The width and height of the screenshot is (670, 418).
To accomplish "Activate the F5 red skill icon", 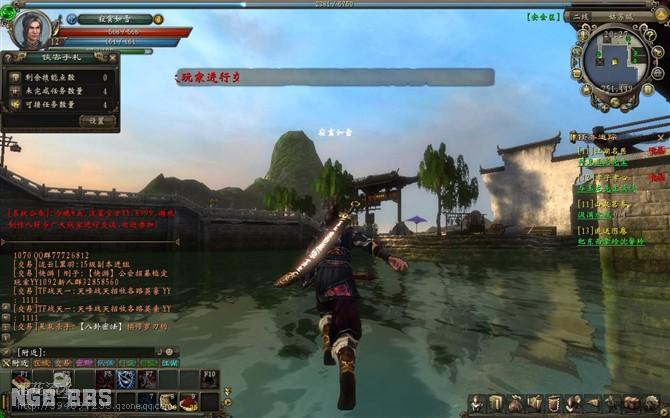I will (104, 380).
